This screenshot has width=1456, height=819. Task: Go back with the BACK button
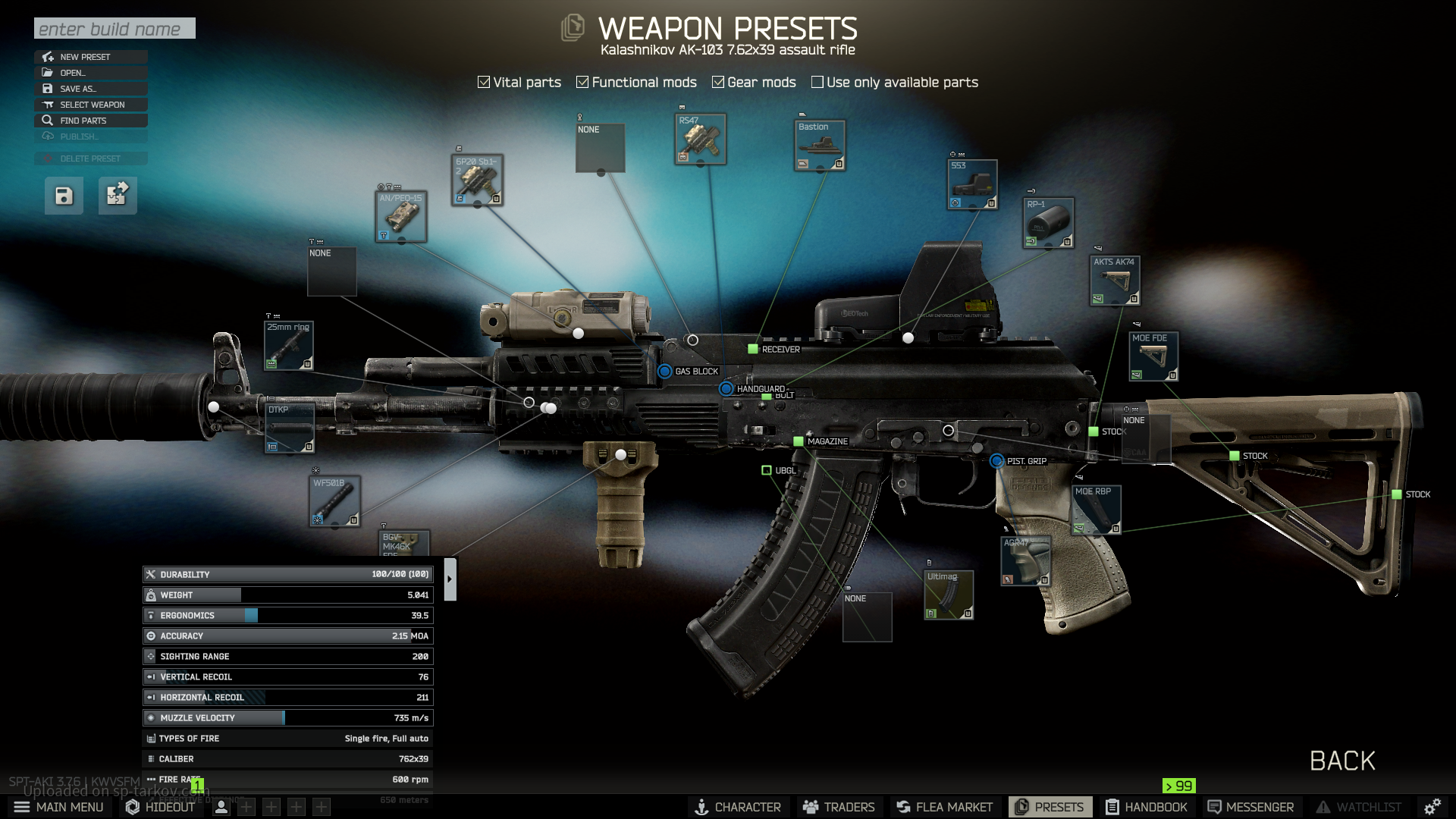pyautogui.click(x=1342, y=761)
